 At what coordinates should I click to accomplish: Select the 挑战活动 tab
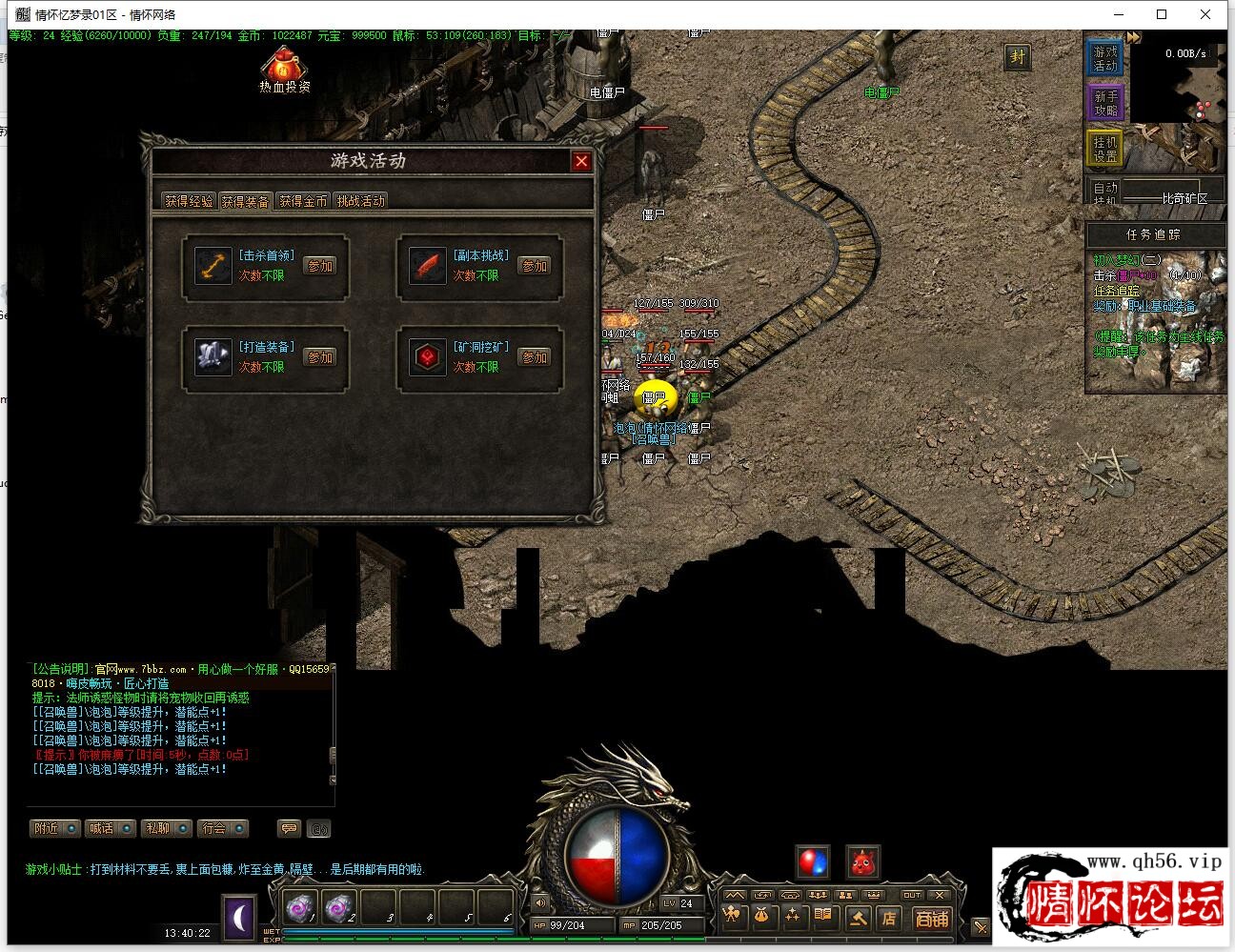click(x=360, y=201)
